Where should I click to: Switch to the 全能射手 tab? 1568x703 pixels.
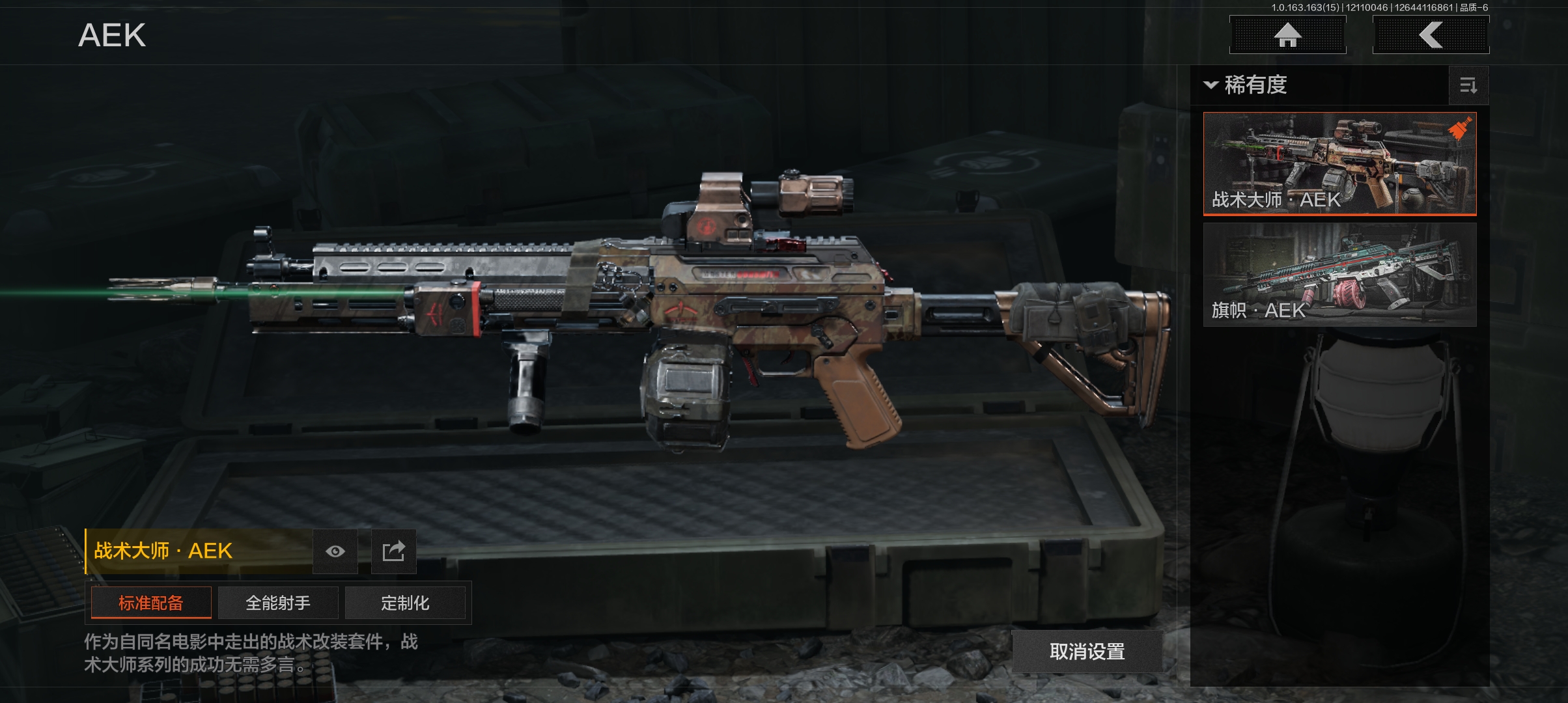point(278,603)
